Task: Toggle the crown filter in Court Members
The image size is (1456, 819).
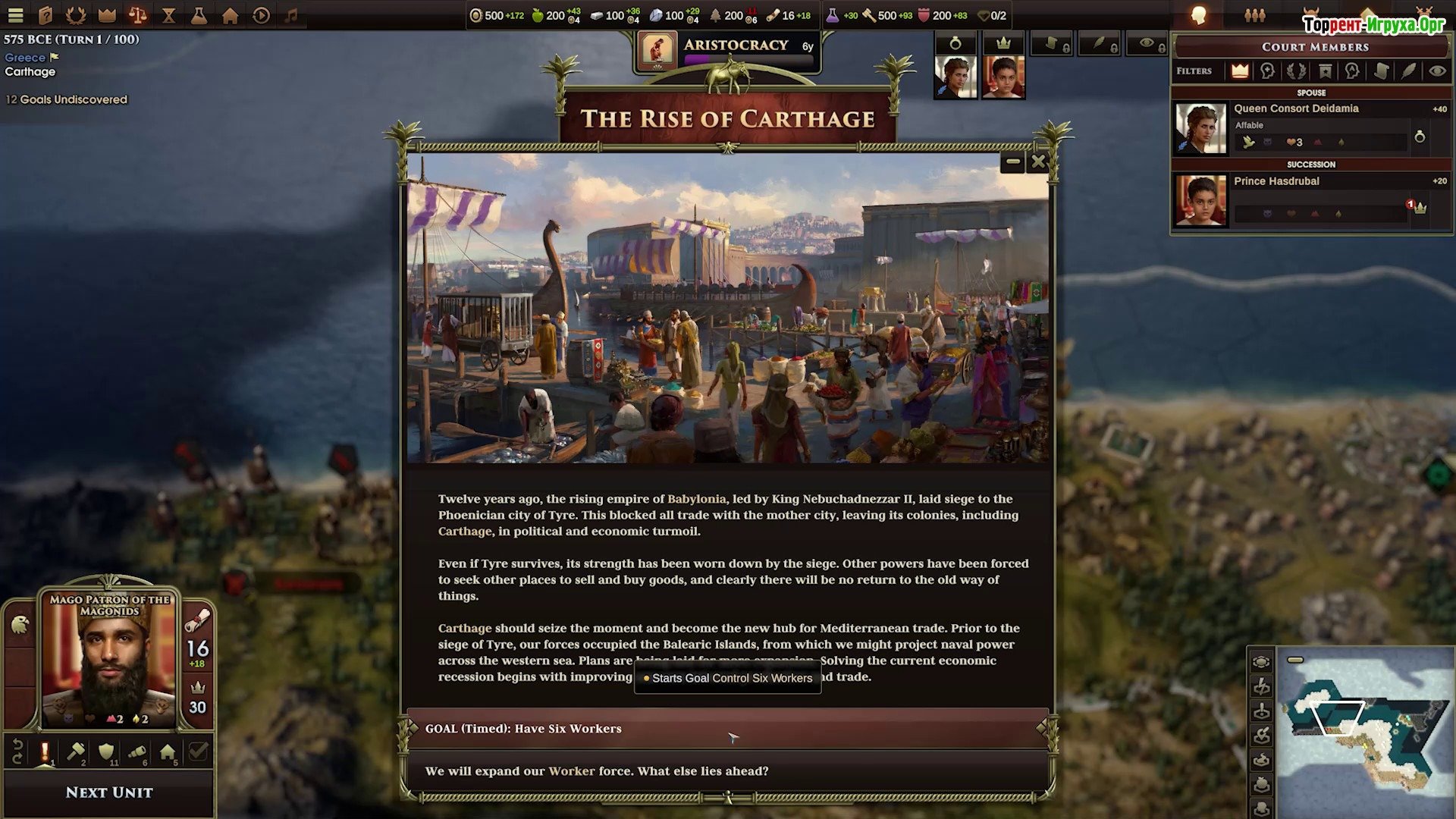Action: (1240, 71)
